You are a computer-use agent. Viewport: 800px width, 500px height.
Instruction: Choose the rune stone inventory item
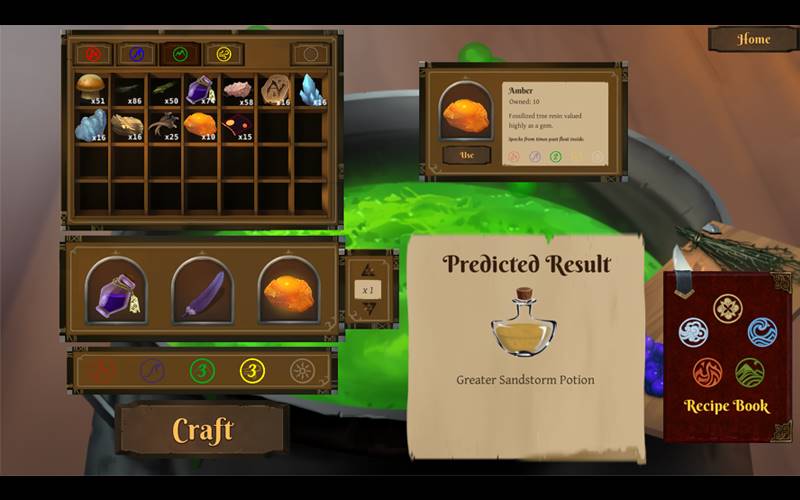point(274,90)
